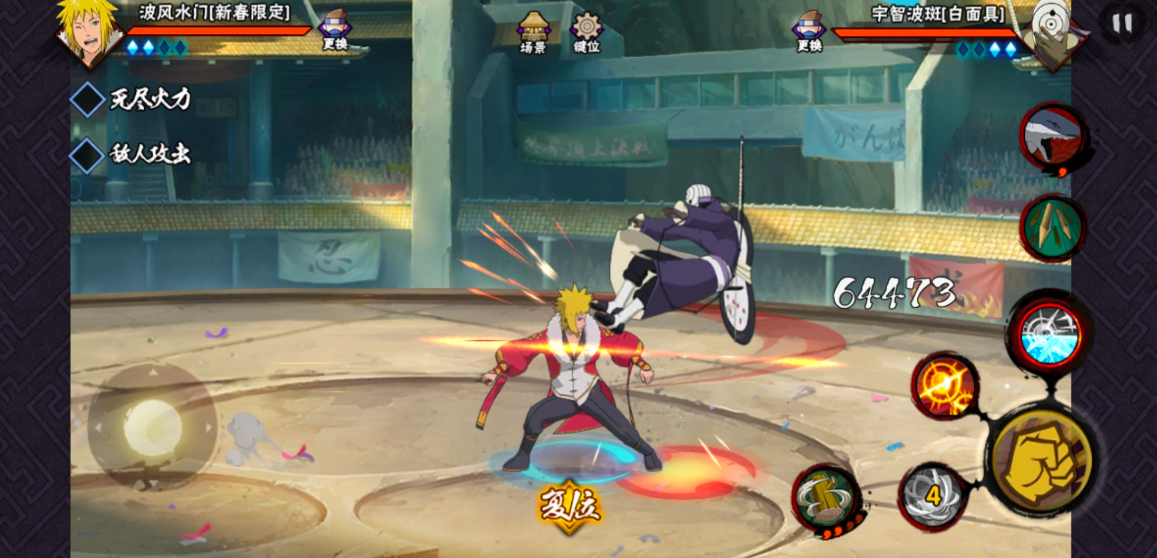Select the masked 宇智波斑 enemy portrait

click(x=1046, y=34)
